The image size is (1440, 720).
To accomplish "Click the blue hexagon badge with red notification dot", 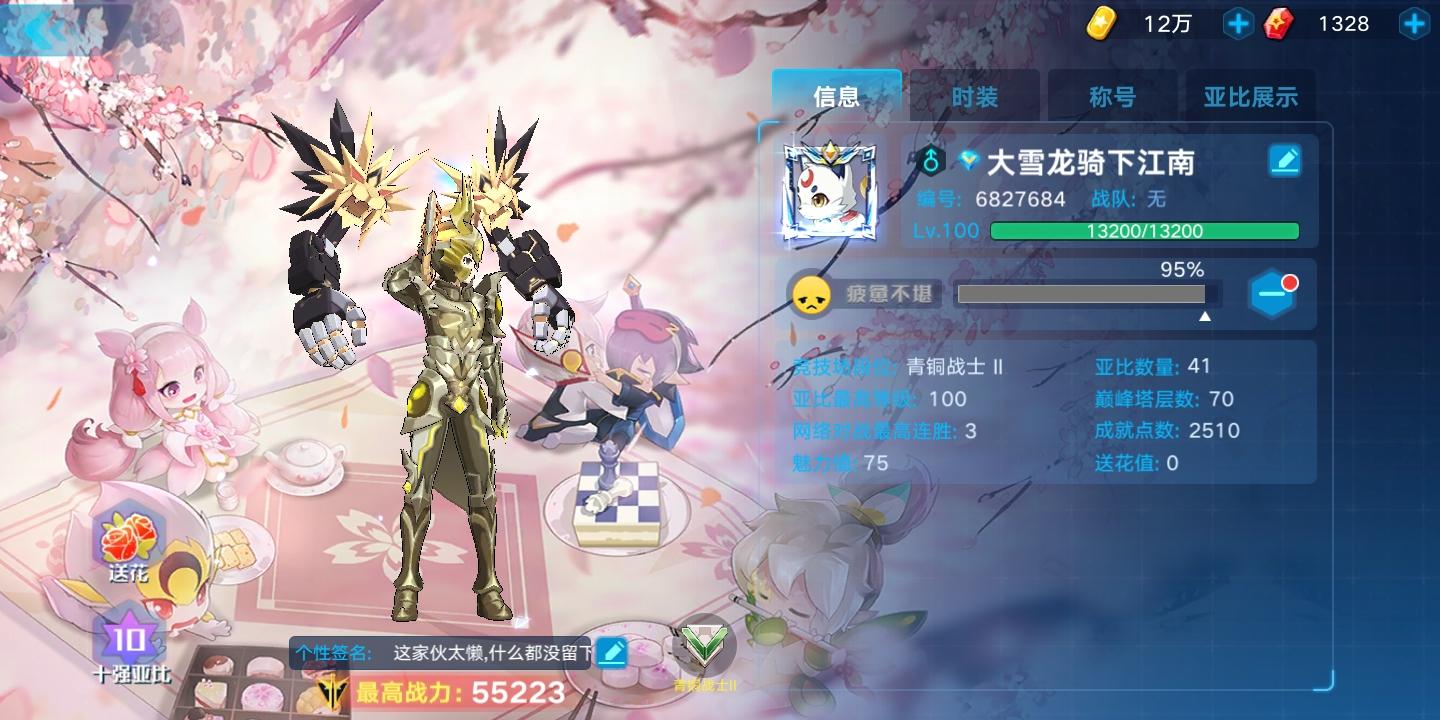I will click(x=1272, y=294).
